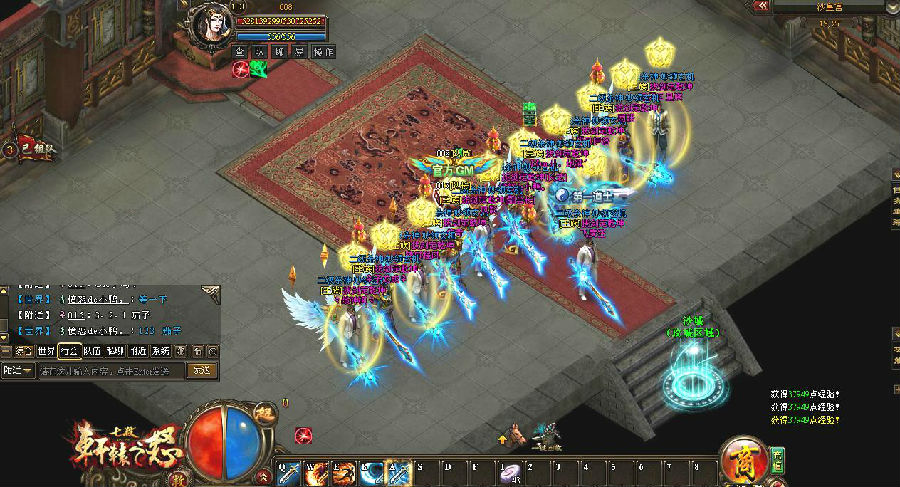Switch to the 行会 chat tab
The height and width of the screenshot is (487, 900).
[70, 351]
